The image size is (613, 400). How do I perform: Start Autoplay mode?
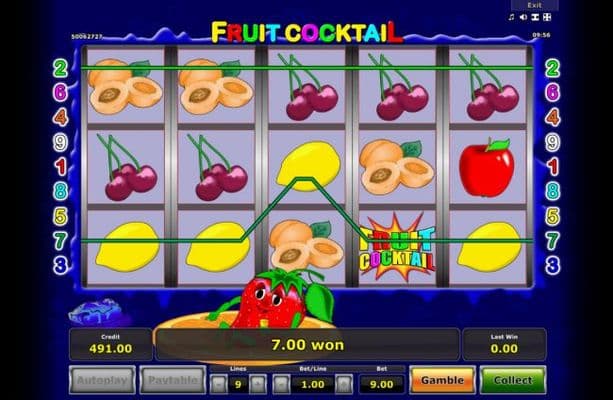pos(102,381)
